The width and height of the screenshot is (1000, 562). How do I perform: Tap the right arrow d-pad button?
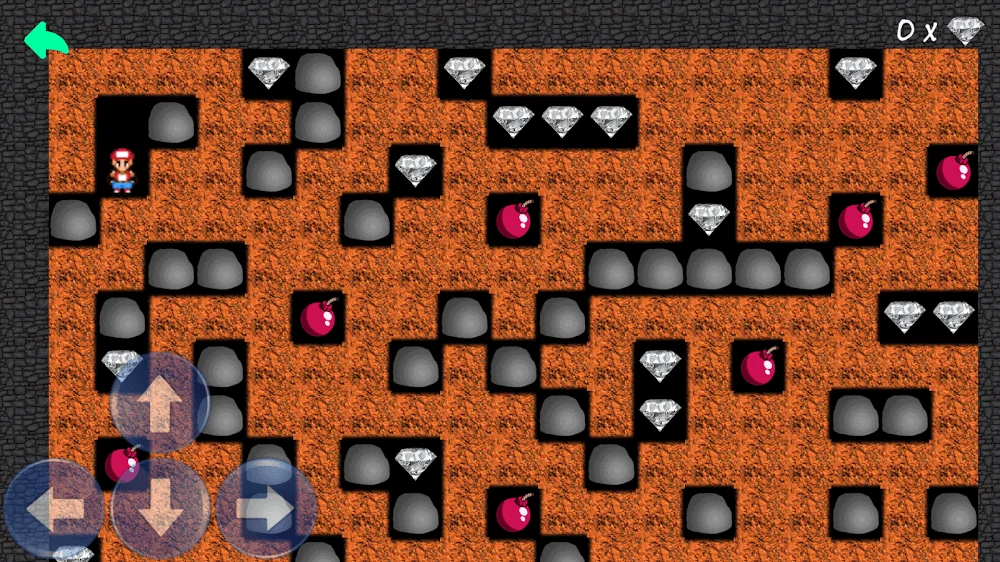pyautogui.click(x=266, y=509)
